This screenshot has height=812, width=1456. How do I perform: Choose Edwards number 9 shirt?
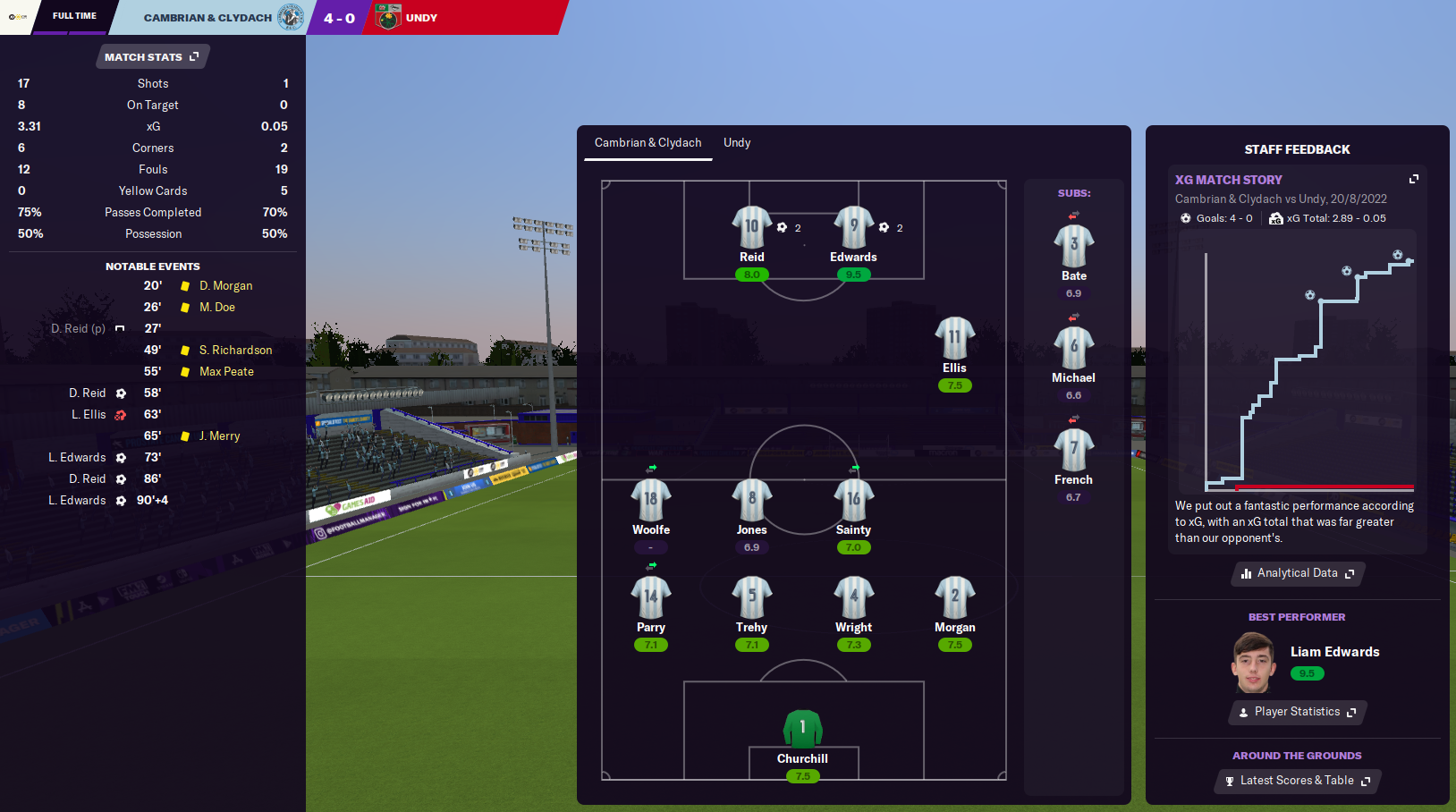pos(853,227)
